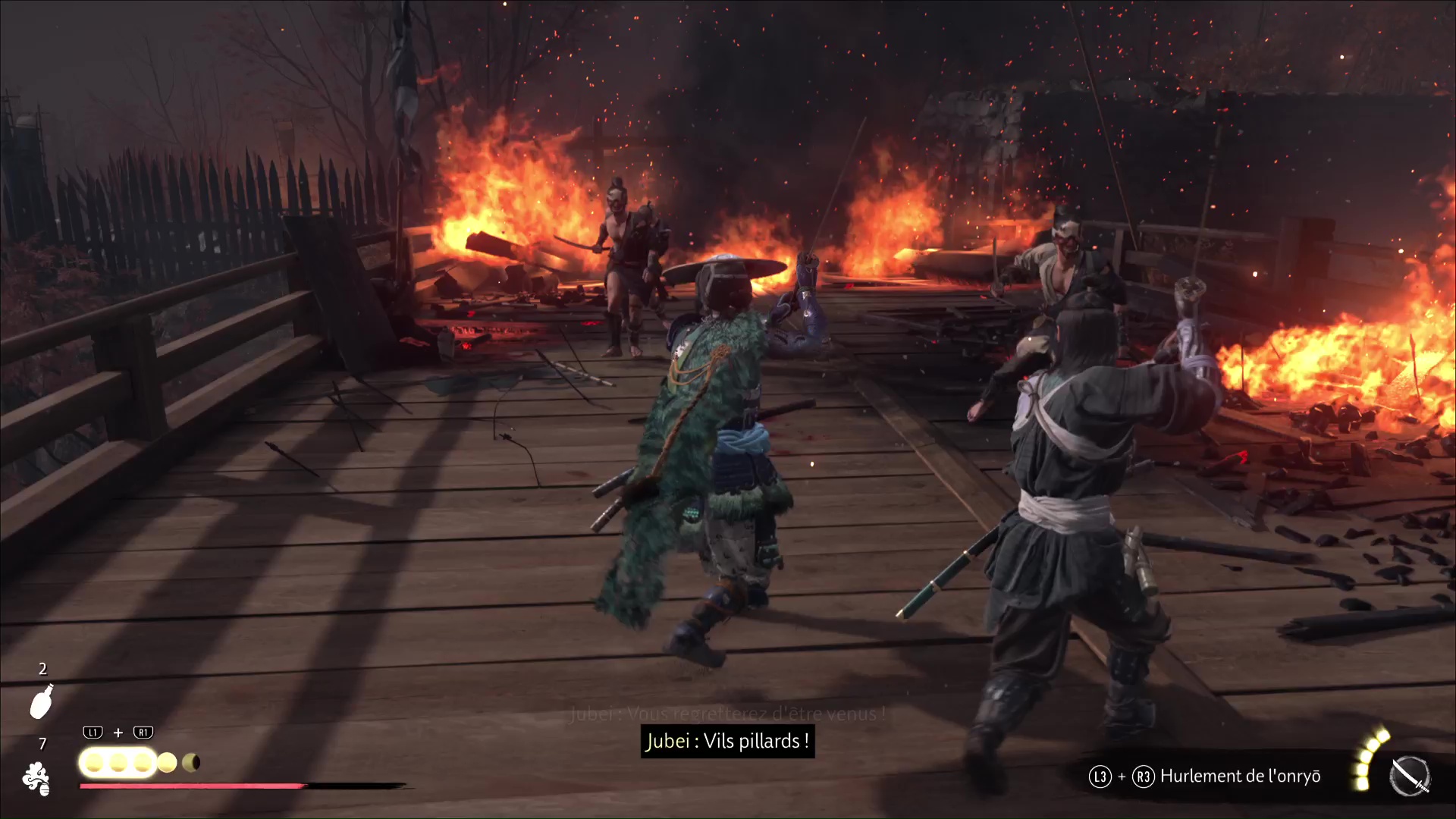Click the katana weapon icon
The width and height of the screenshot is (1456, 819).
coord(1410,777)
